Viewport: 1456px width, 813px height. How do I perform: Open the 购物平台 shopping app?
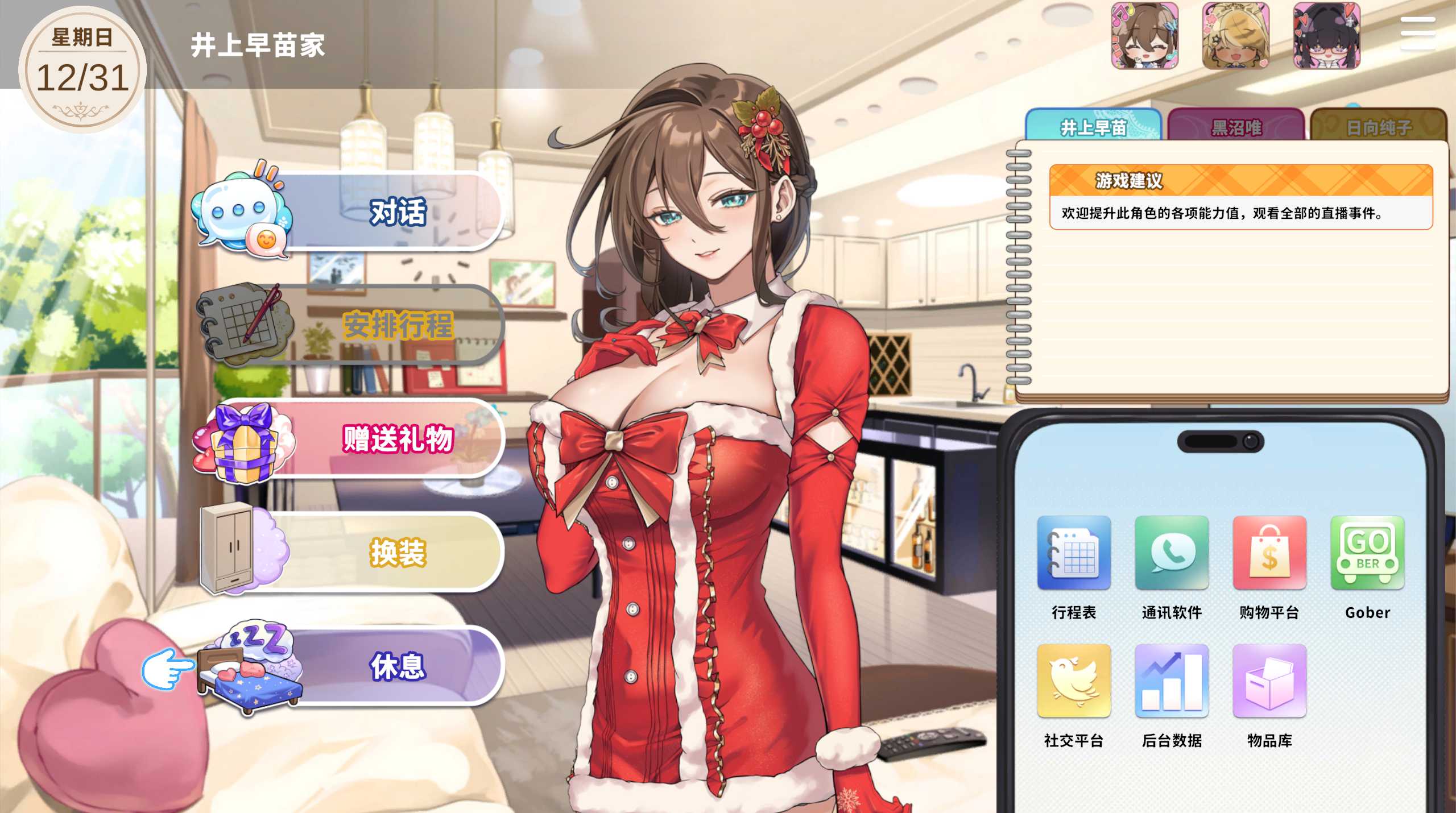point(1269,553)
